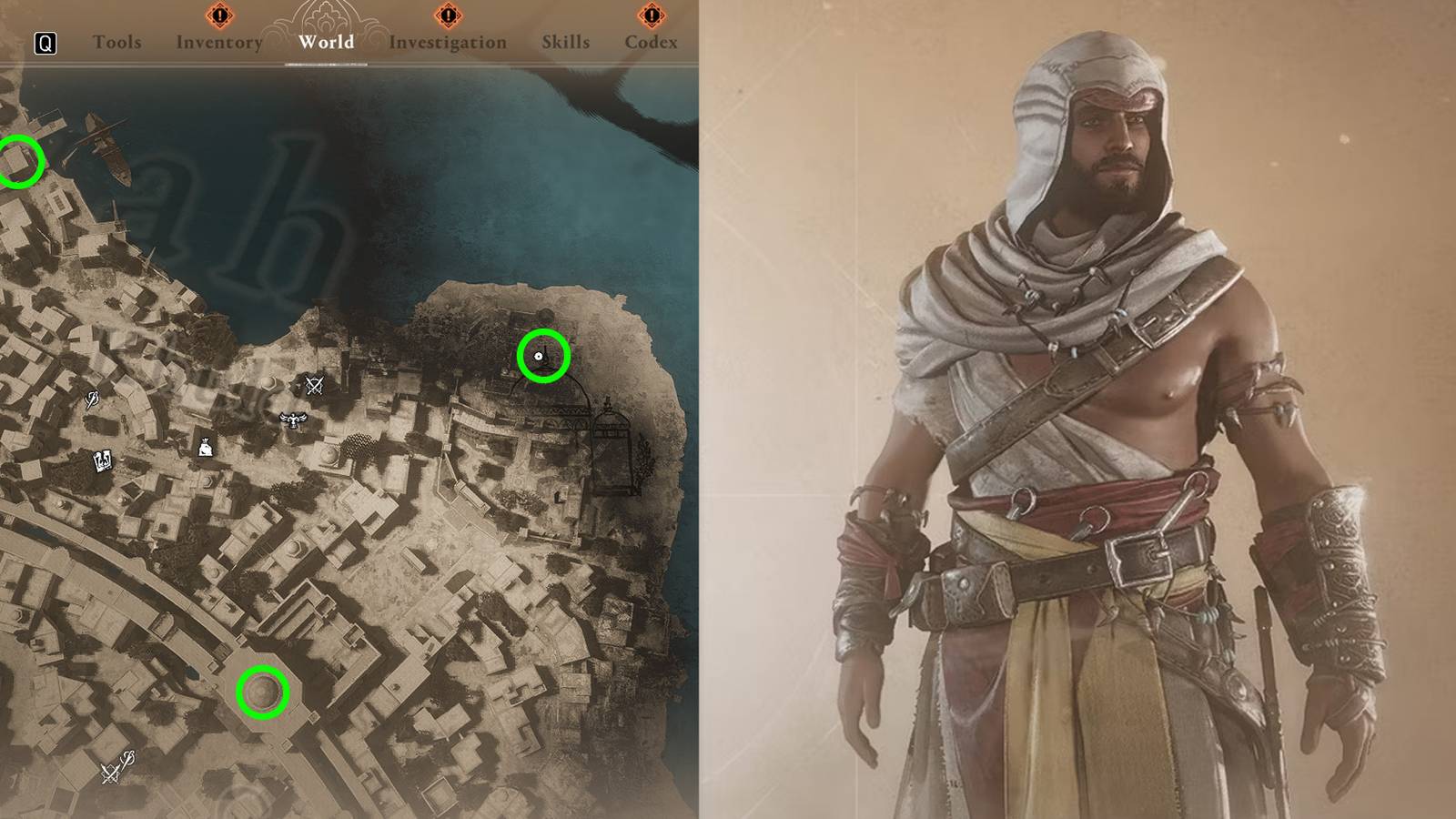
Task: Switch to the Tools tab
Action: 117,42
